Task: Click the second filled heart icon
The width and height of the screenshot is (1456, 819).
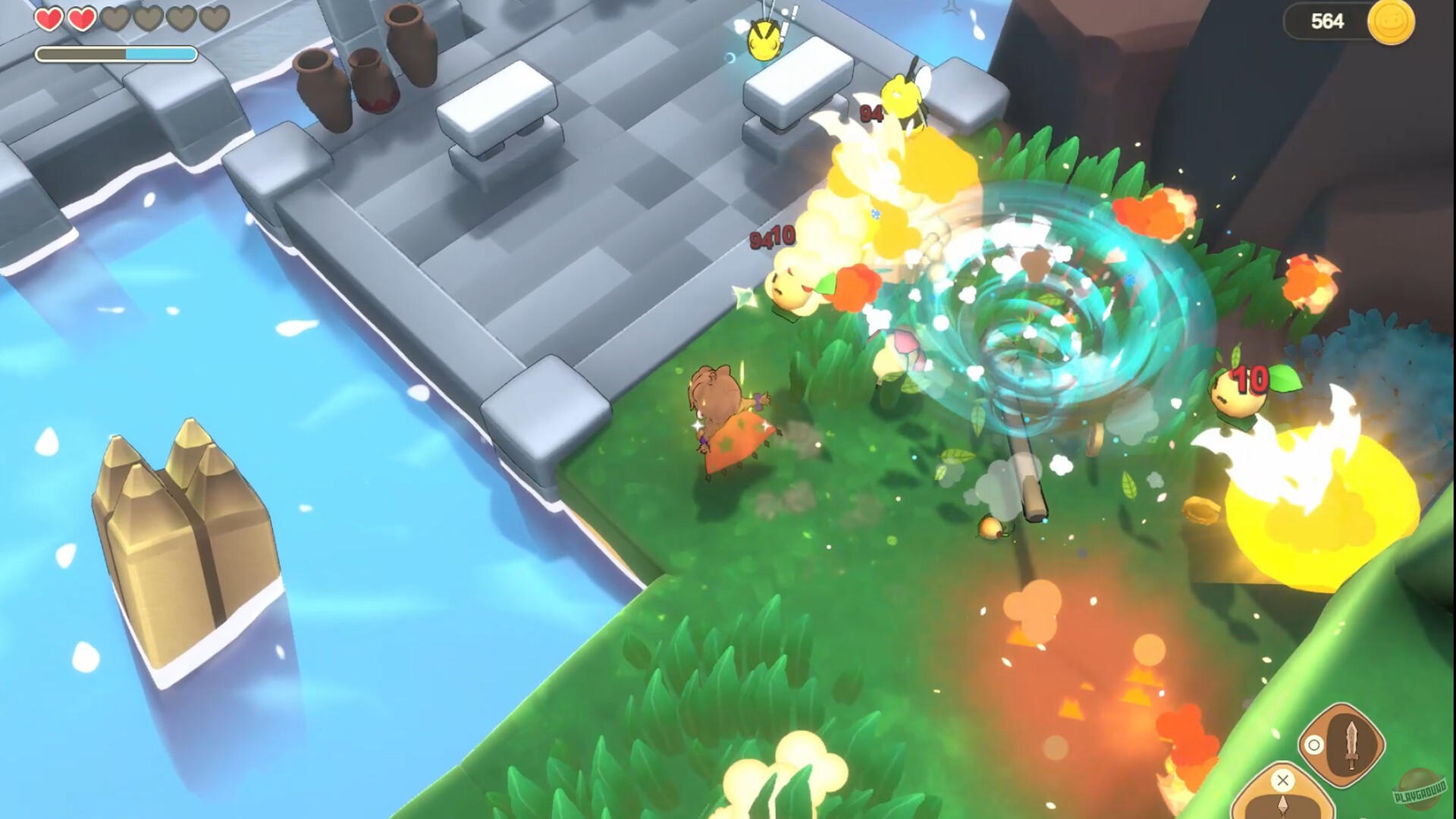Action: 81,17
